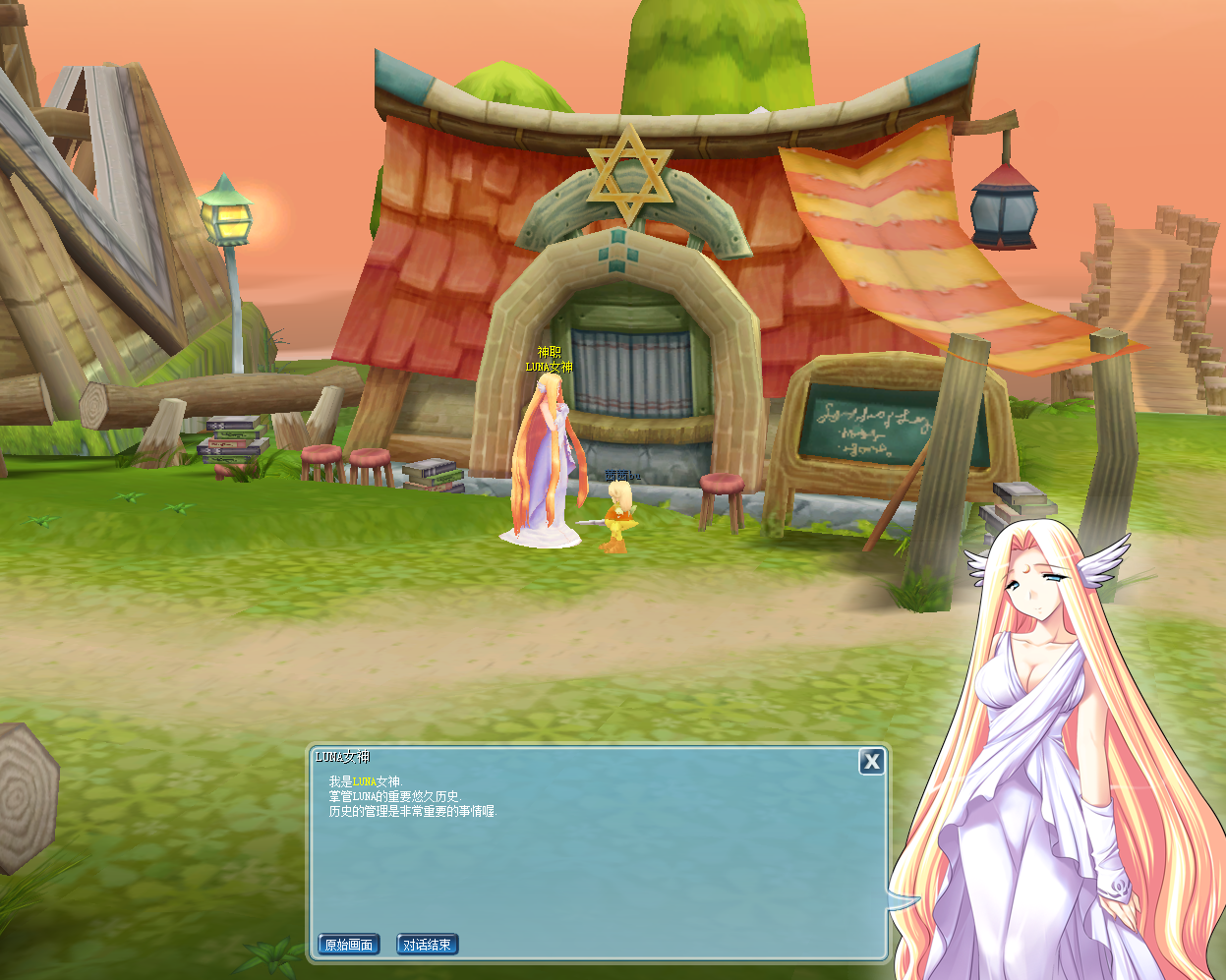The width and height of the screenshot is (1226, 980).
Task: Click the 原始画面 button
Action: pyautogui.click(x=349, y=945)
